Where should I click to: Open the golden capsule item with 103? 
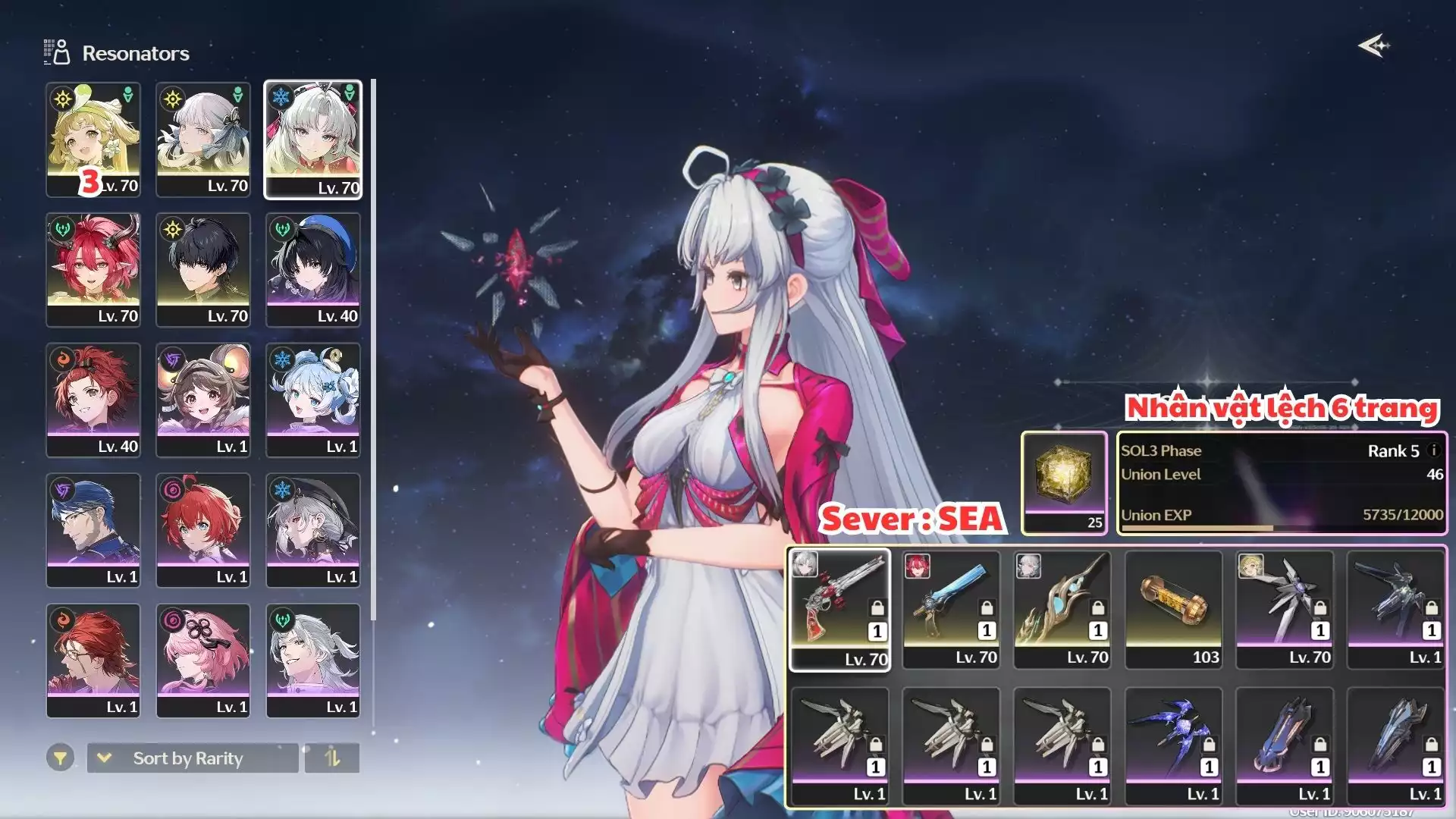pyautogui.click(x=1173, y=609)
